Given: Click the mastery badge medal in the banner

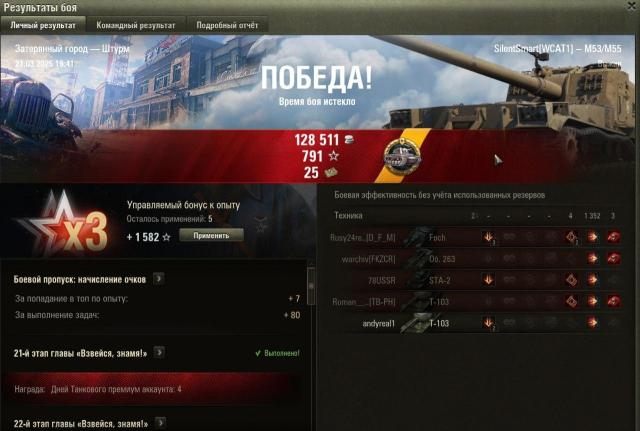Looking at the screenshot, I should pos(408,157).
